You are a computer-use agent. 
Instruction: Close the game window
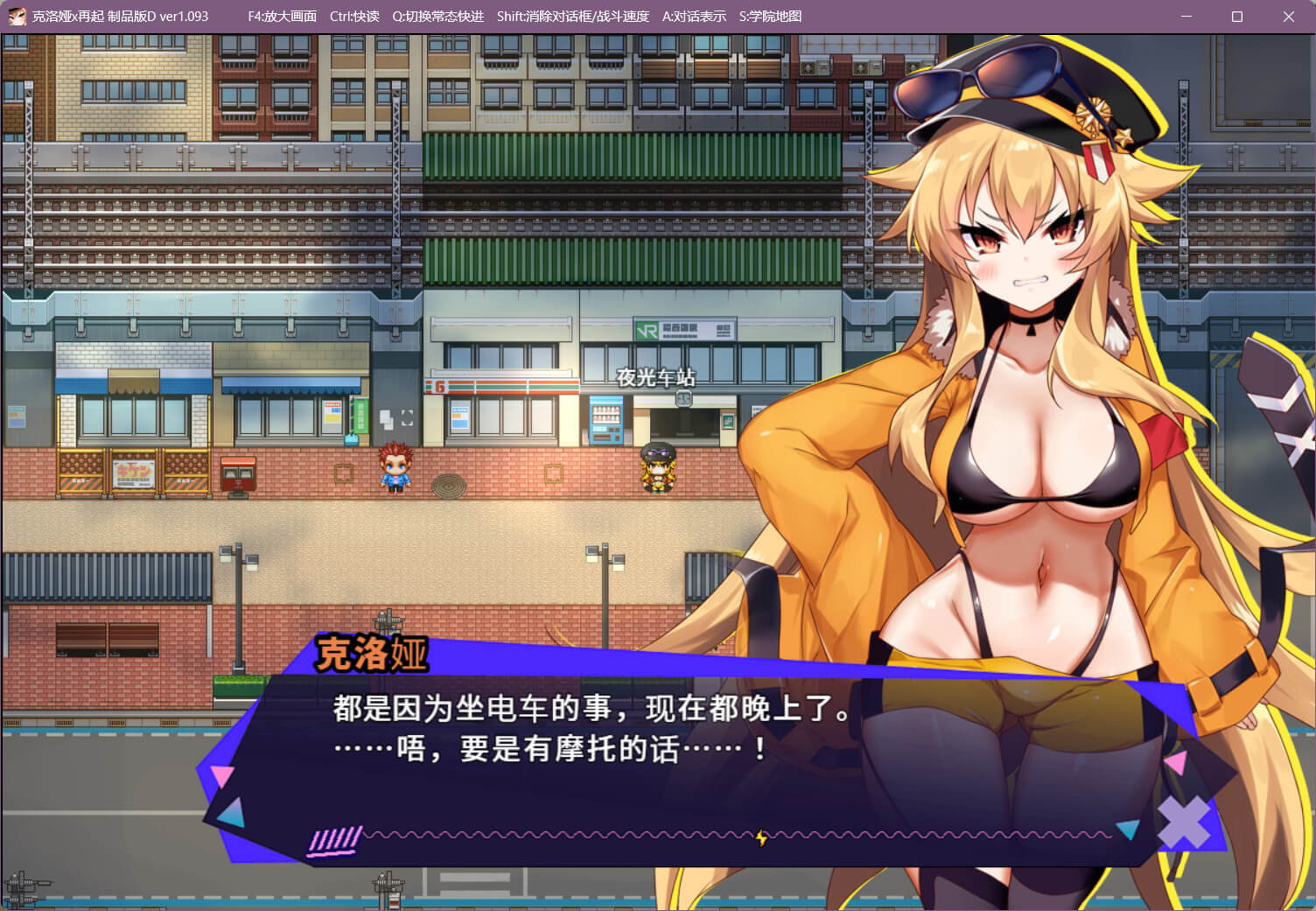[x=1288, y=17]
